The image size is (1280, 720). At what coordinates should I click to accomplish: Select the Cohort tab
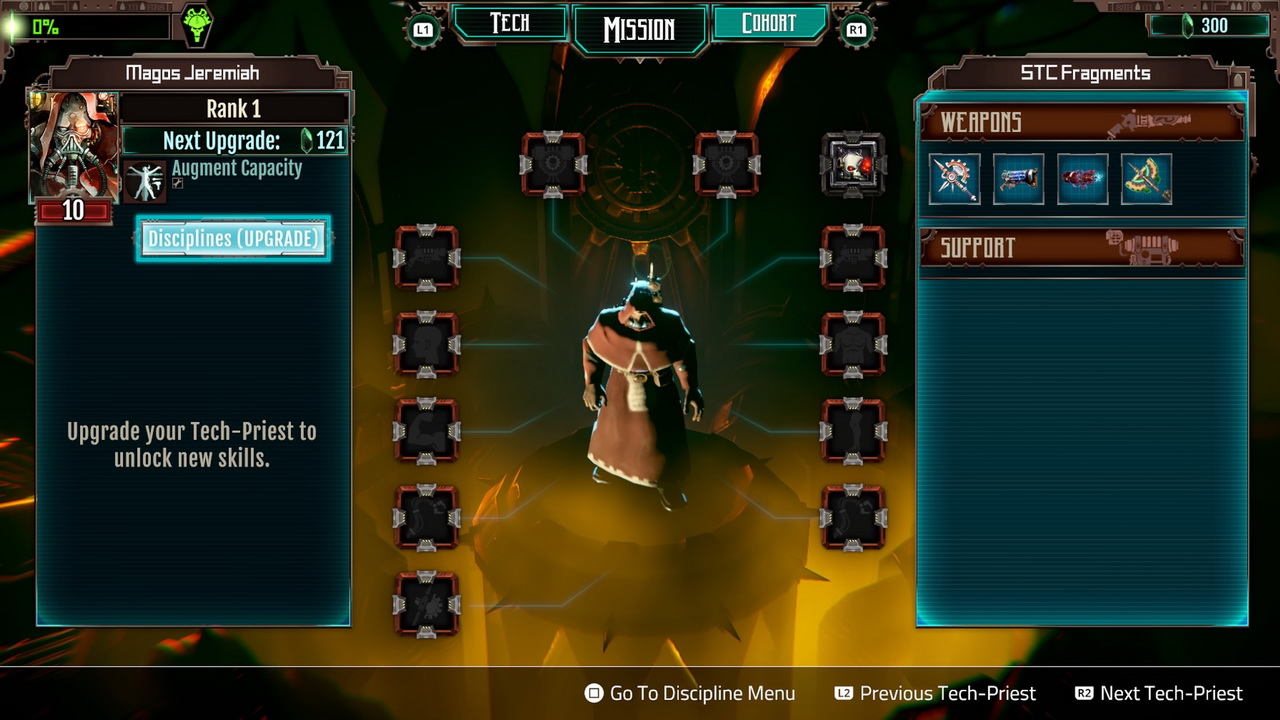768,24
